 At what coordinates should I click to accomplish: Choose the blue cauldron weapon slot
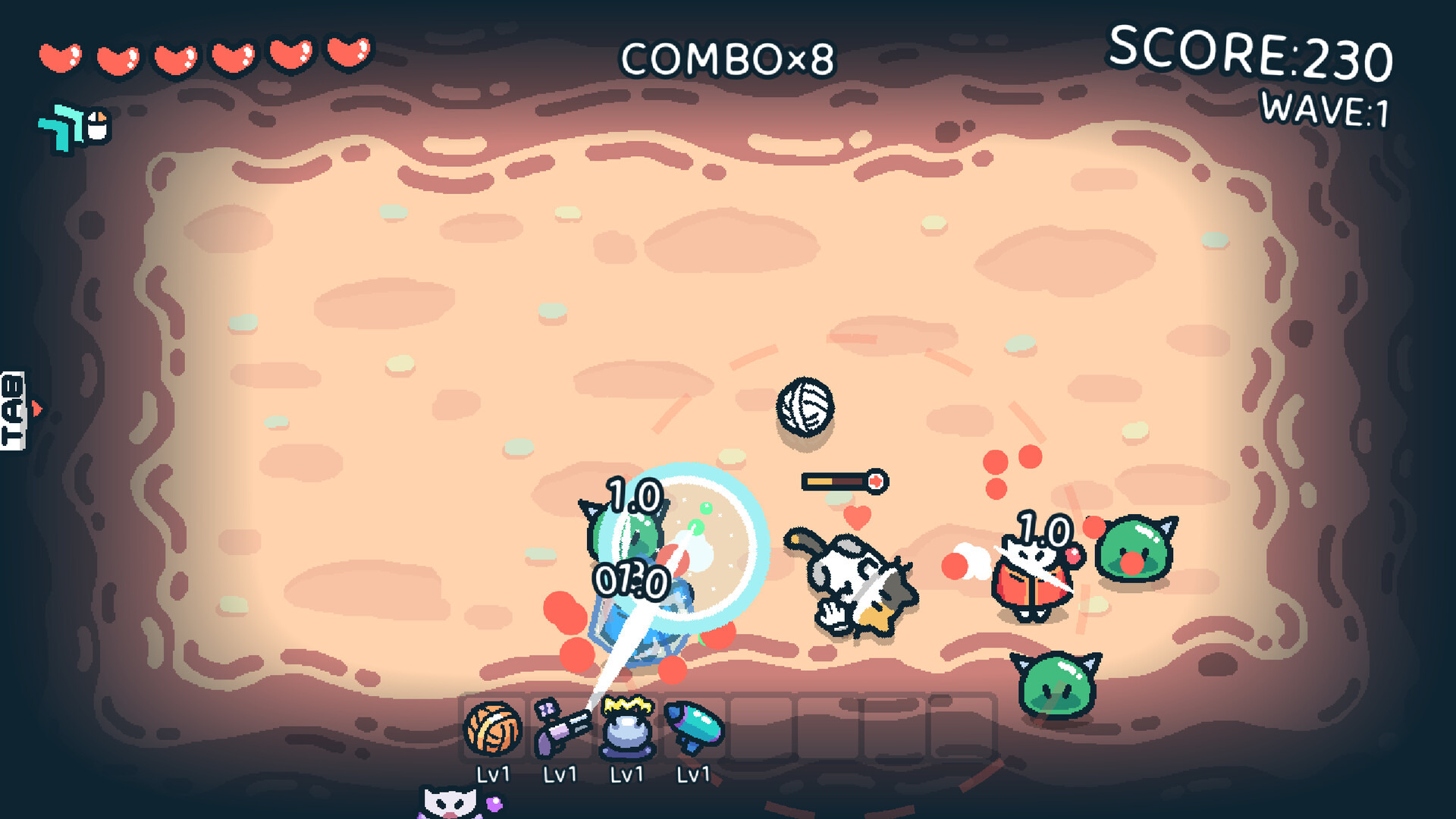pos(627,729)
